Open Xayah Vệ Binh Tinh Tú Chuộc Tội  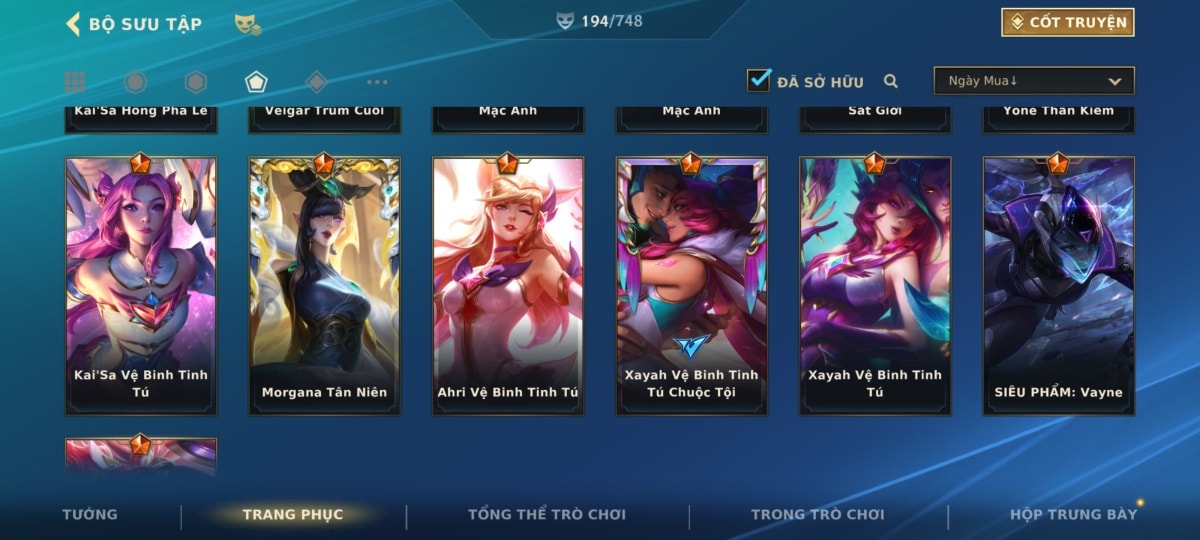pyautogui.click(x=692, y=285)
